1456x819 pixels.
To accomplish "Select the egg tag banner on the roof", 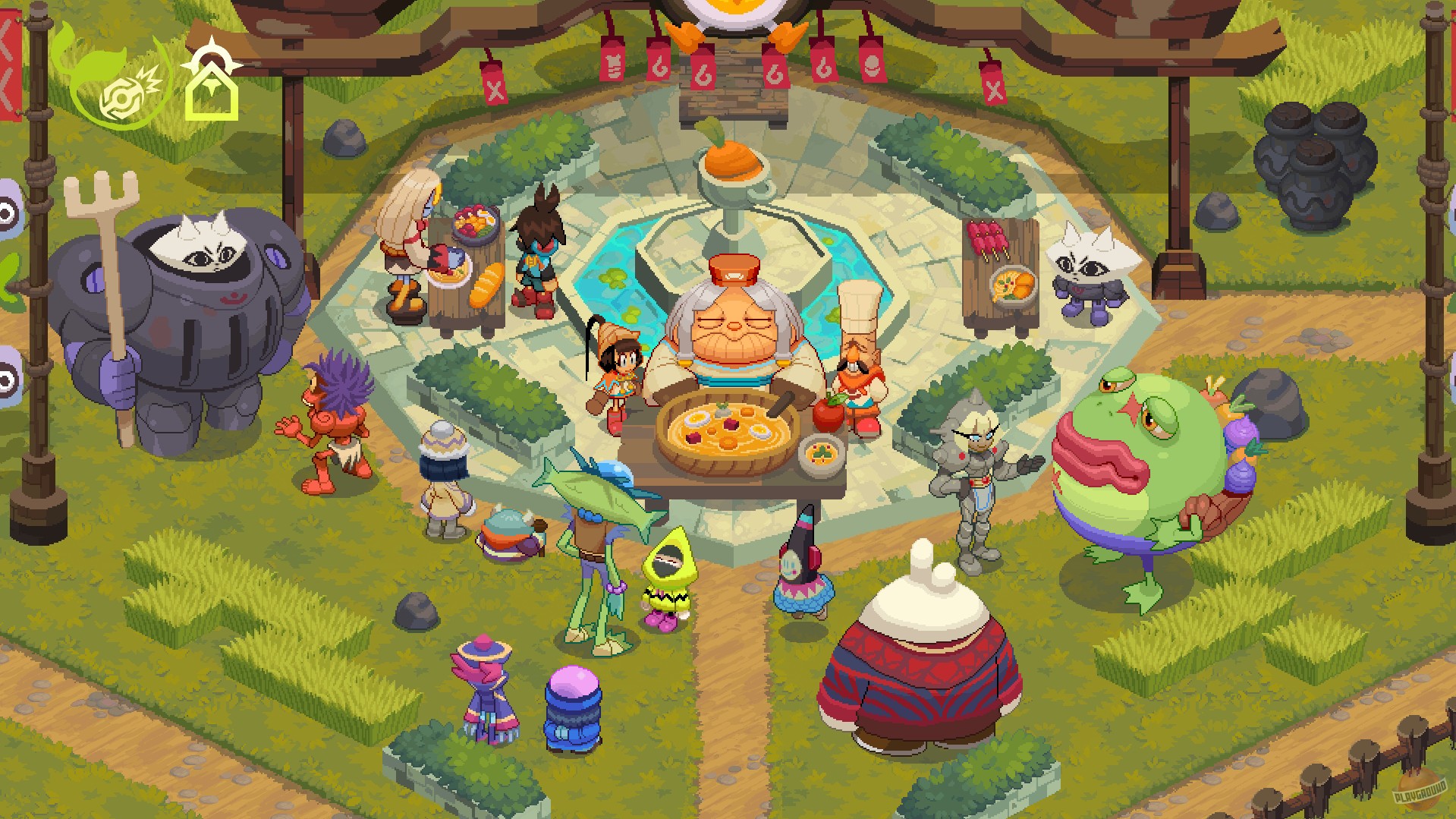I will point(873,67).
